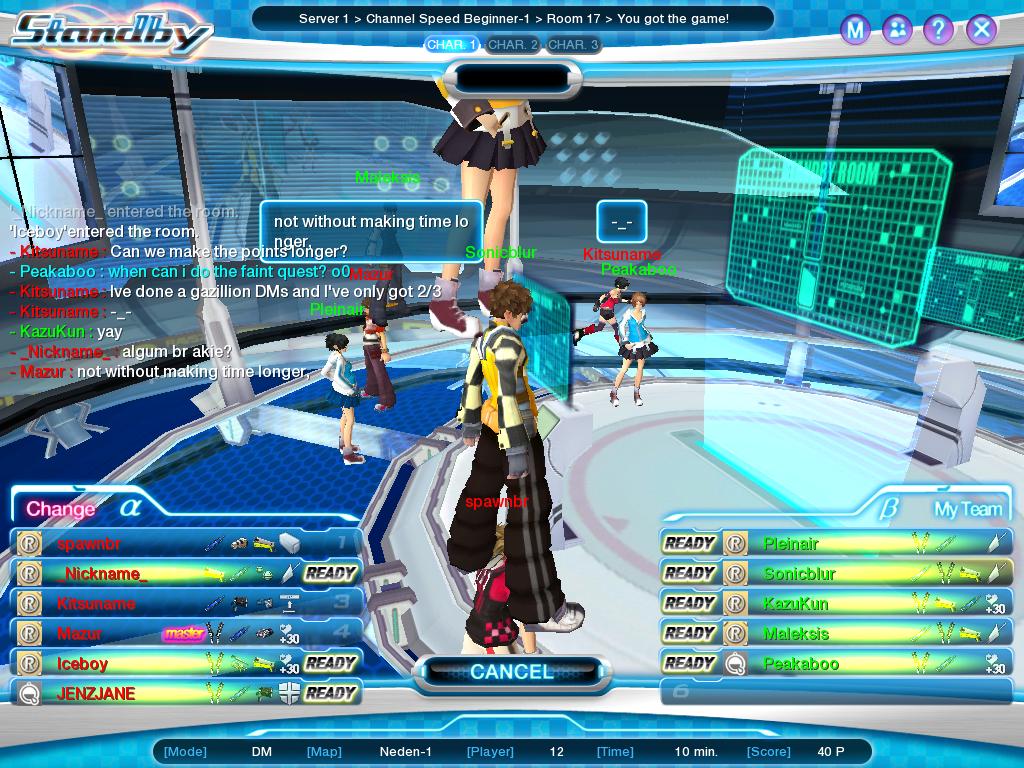Screen dimensions: 1024x768
Task: Open the help question mark button
Action: click(939, 30)
